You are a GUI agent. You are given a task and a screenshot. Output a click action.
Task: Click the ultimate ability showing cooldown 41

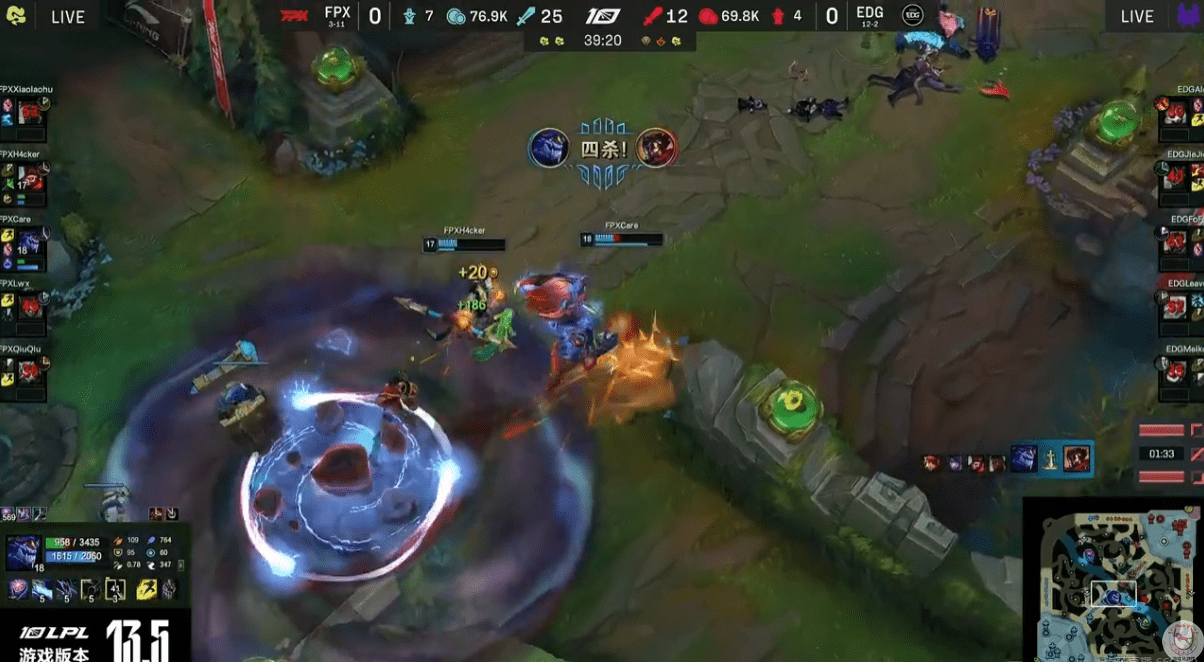[115, 590]
